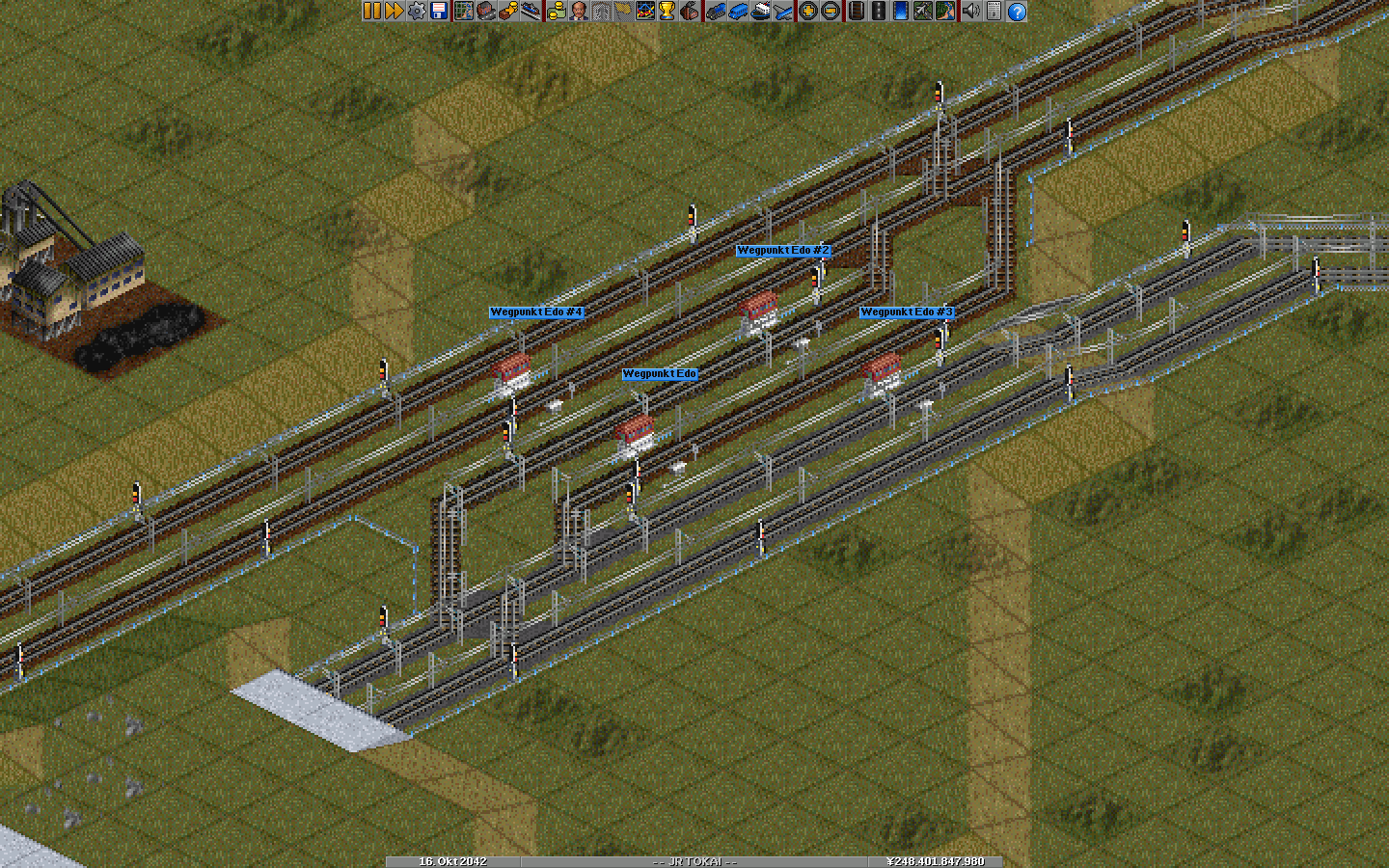Open the gear options menu
The width and height of the screenshot is (1389, 868).
[417, 11]
